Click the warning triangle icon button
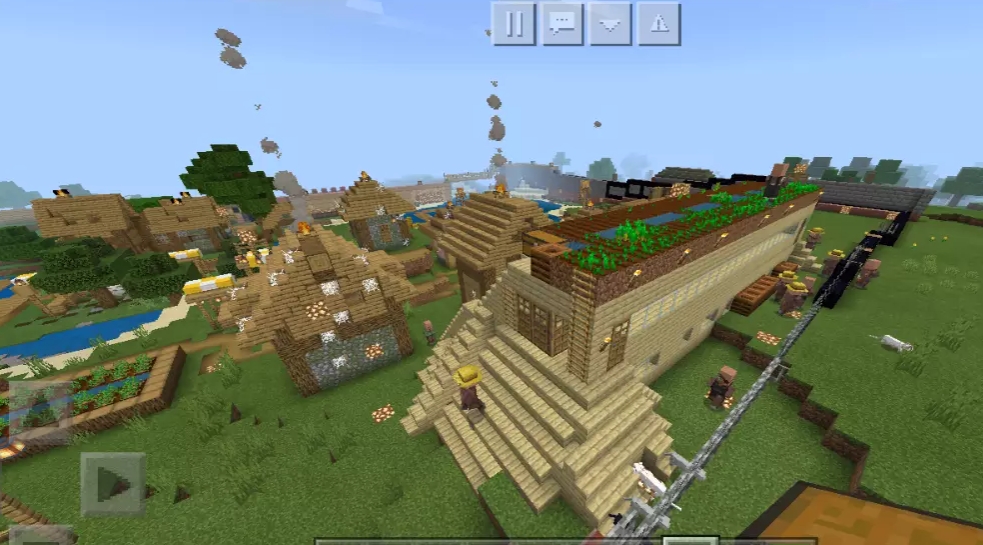This screenshot has height=545, width=983. [658, 24]
